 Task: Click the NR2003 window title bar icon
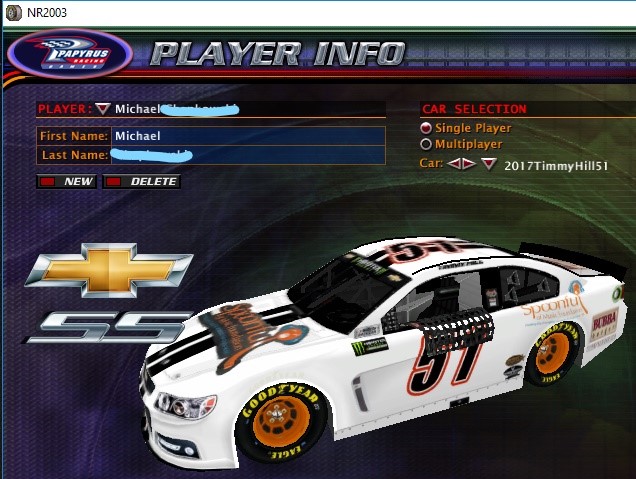(x=11, y=11)
